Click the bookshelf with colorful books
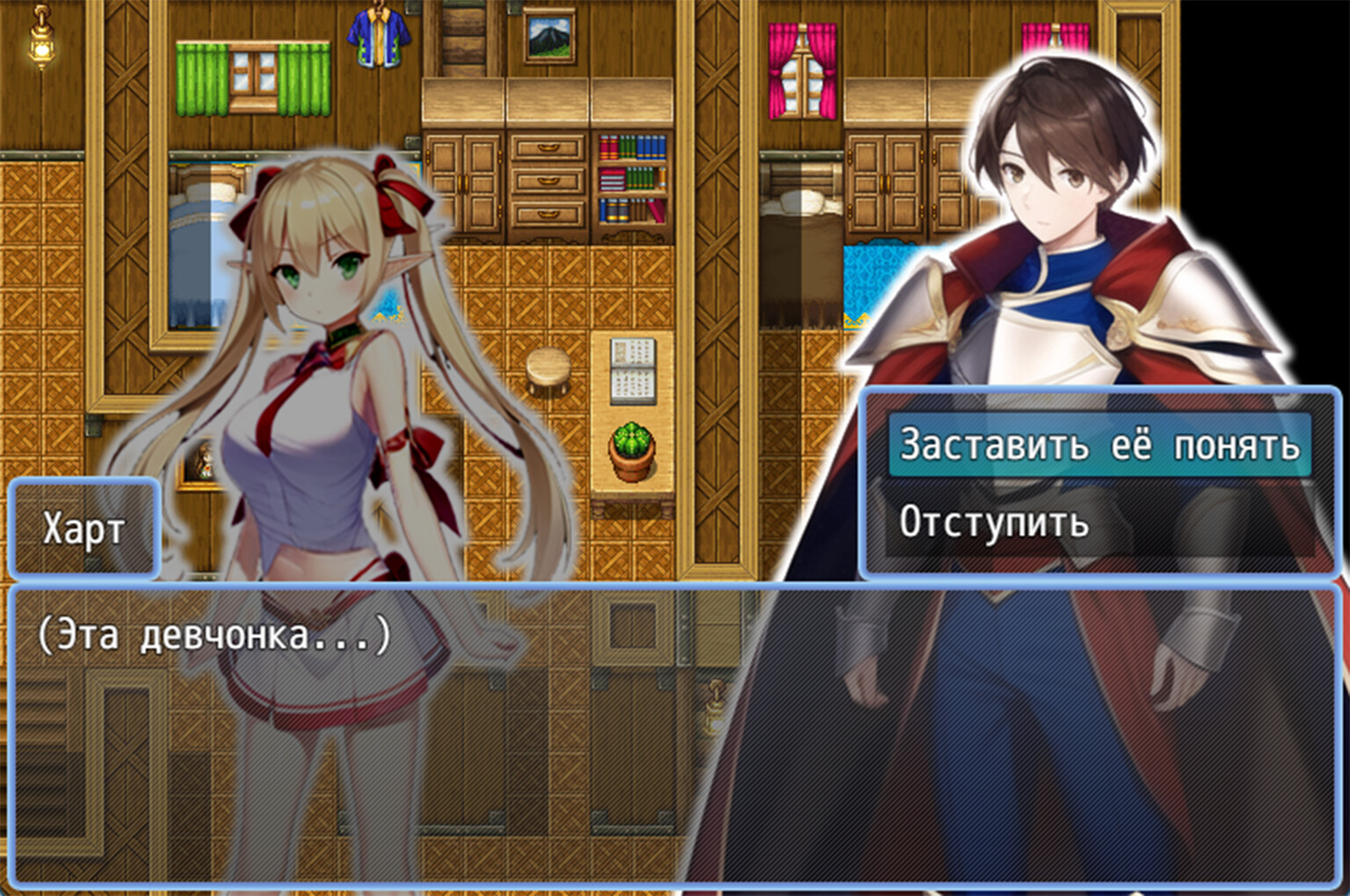Image resolution: width=1350 pixels, height=896 pixels. click(631, 176)
